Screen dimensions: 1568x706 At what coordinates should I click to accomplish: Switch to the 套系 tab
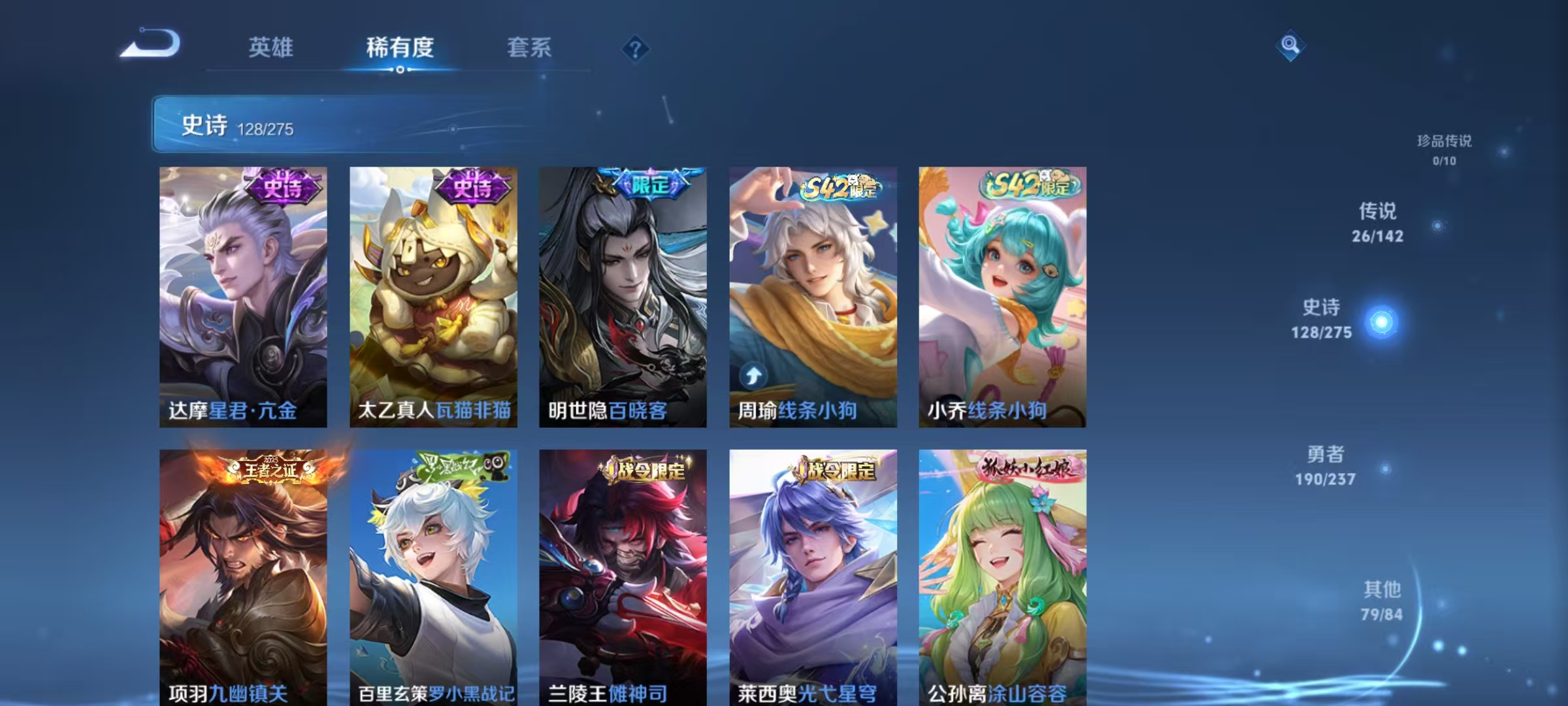pyautogui.click(x=531, y=47)
